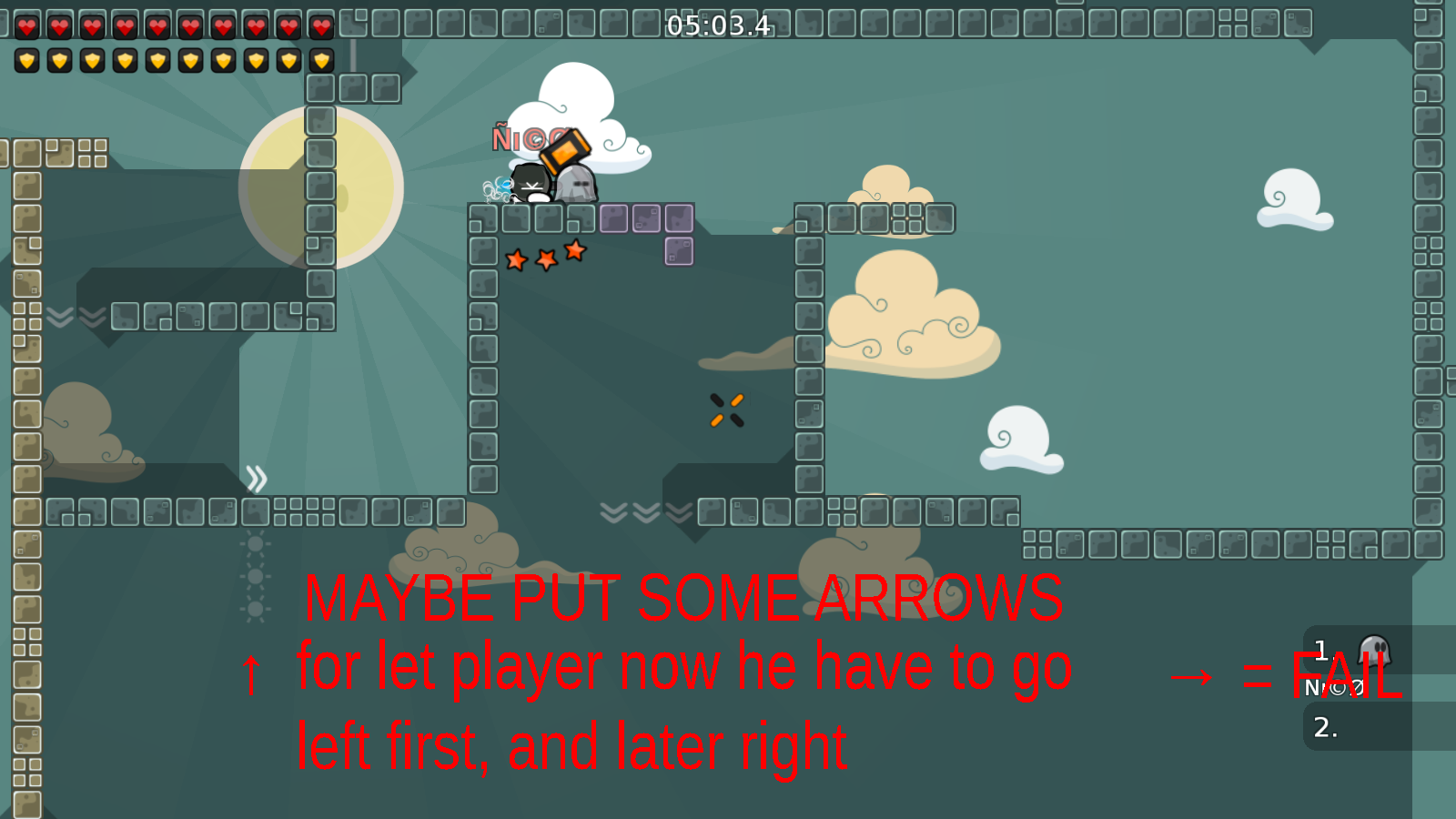Screen dimensions: 1456x819
Task: Select the leftmost red heart in the health bar
Action: click(x=27, y=25)
